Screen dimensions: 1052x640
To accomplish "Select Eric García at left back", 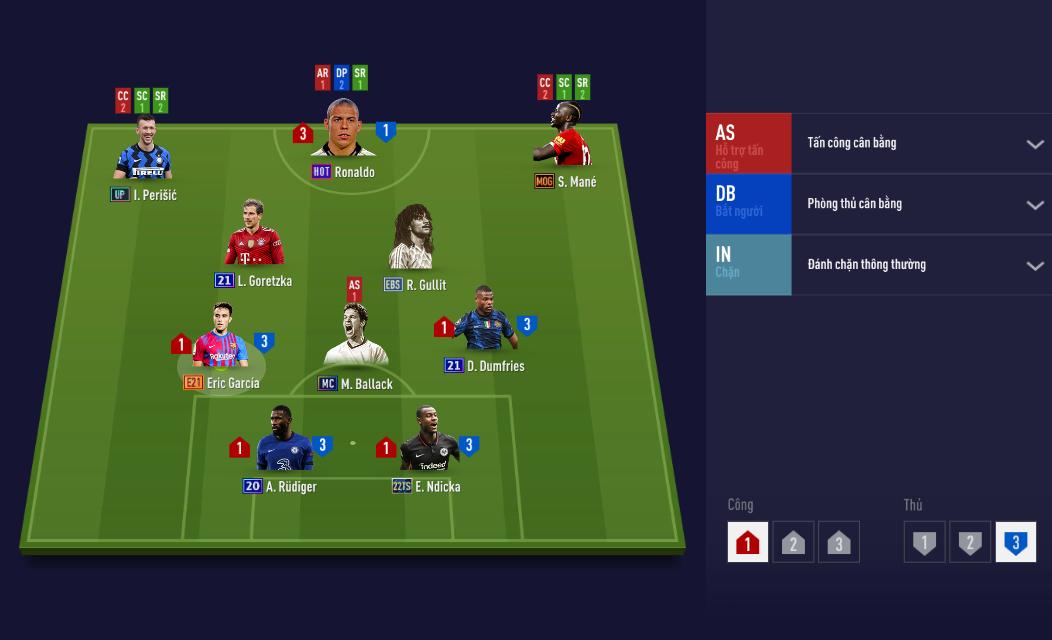I will [x=221, y=340].
